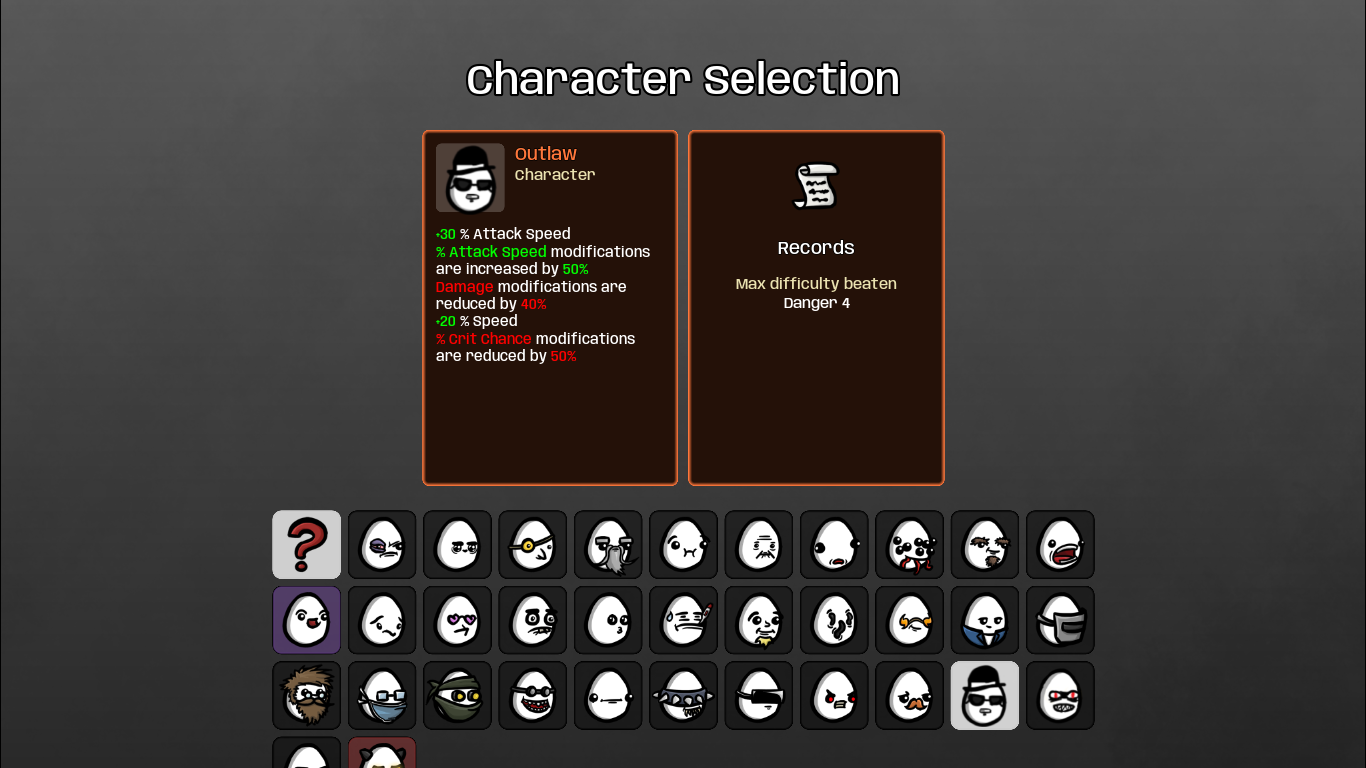Pick the cyborg character with the visor glasses
This screenshot has width=1366, height=768.
pos(758,695)
